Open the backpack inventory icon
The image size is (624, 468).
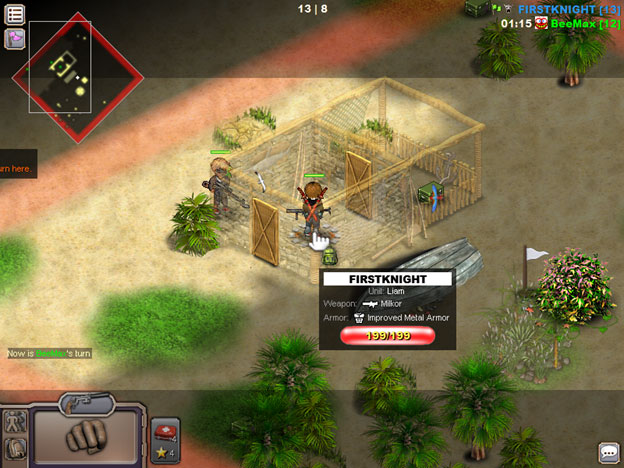click(15, 450)
